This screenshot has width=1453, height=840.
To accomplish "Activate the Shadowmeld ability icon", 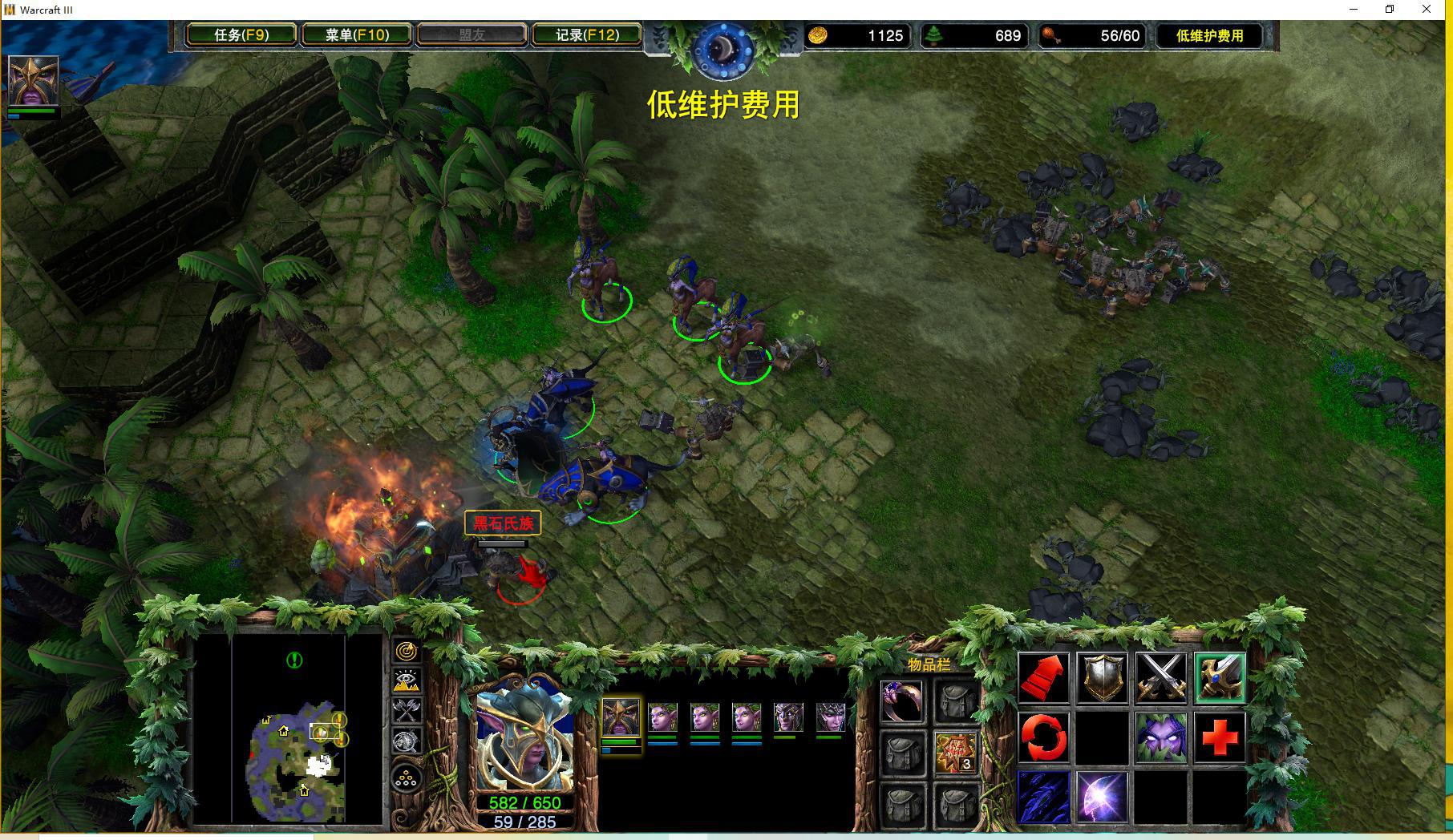I will click(1160, 737).
